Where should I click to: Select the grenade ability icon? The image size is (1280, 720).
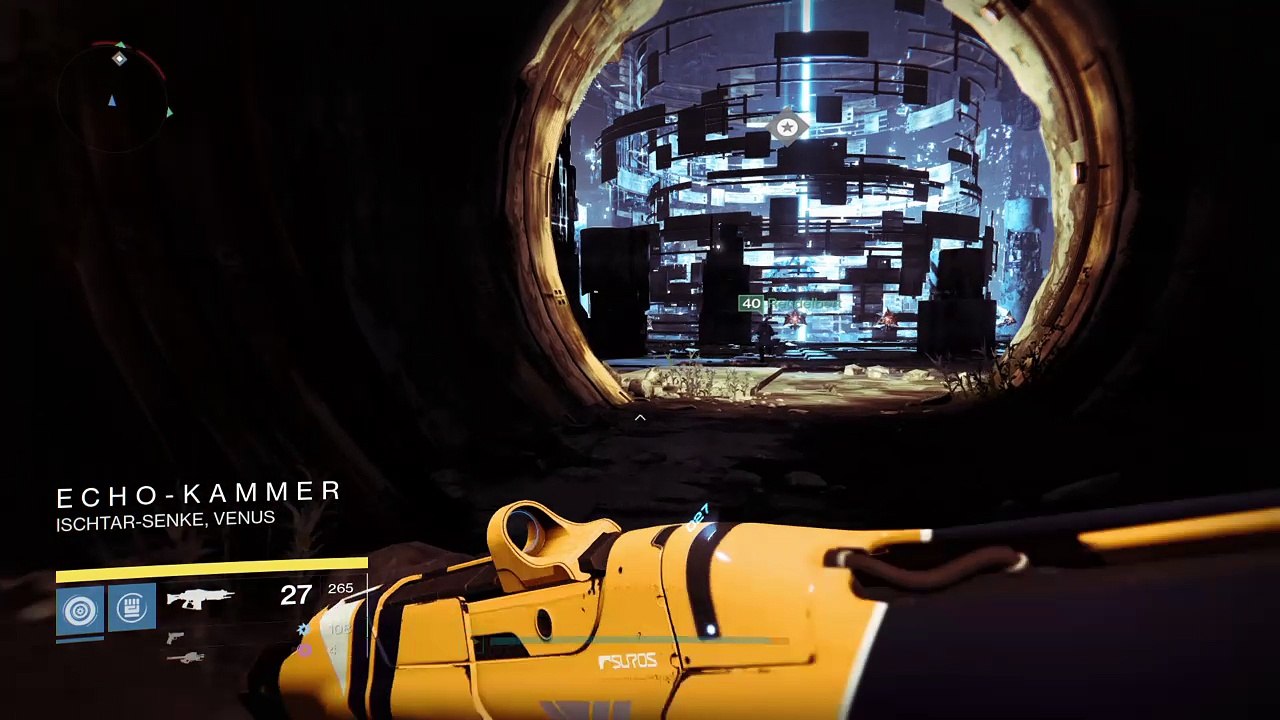(x=80, y=608)
